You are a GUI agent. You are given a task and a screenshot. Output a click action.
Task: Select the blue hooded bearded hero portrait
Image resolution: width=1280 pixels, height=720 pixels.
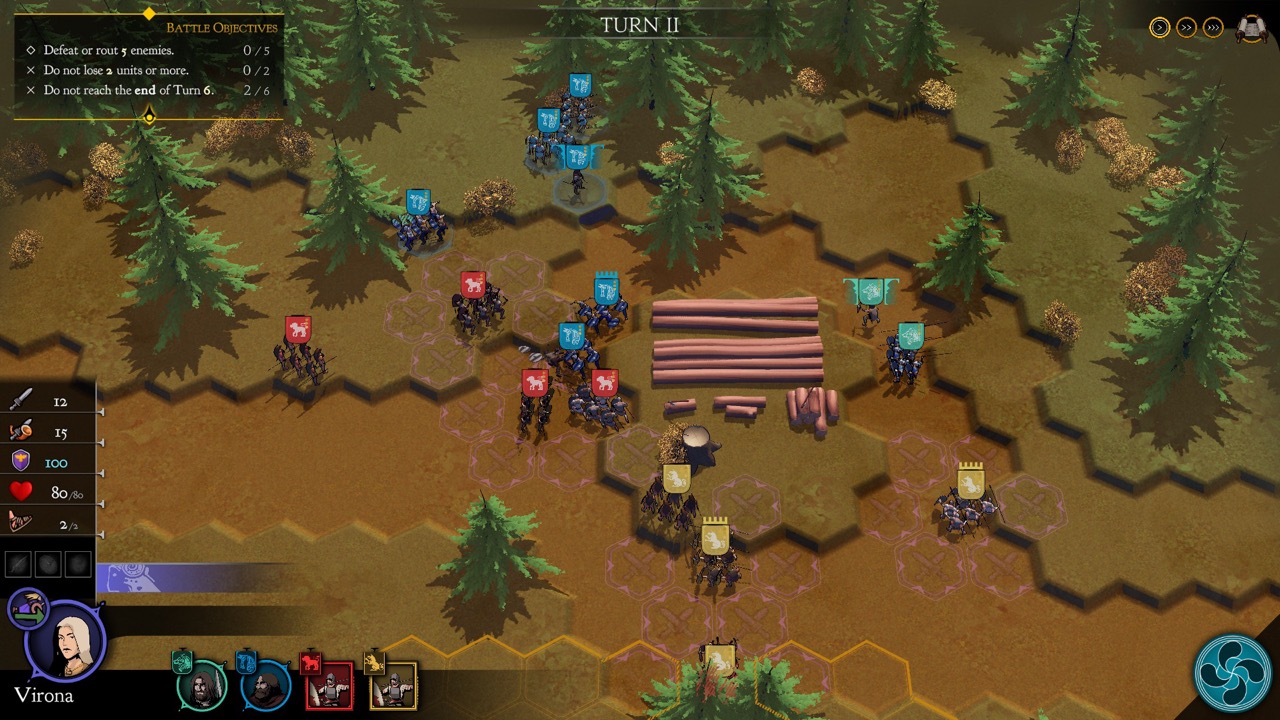pyautogui.click(x=265, y=685)
